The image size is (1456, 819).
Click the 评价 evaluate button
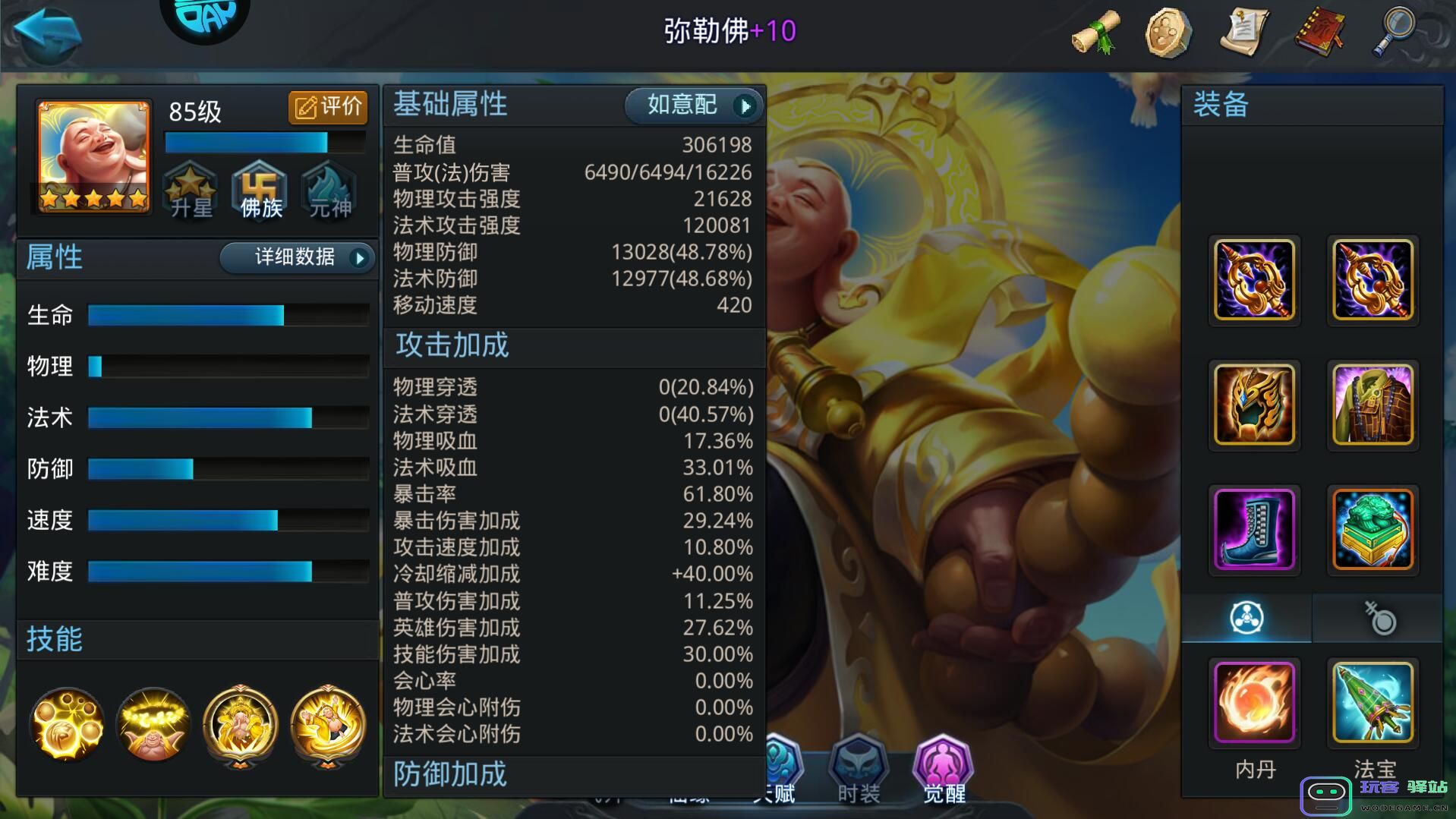(328, 107)
